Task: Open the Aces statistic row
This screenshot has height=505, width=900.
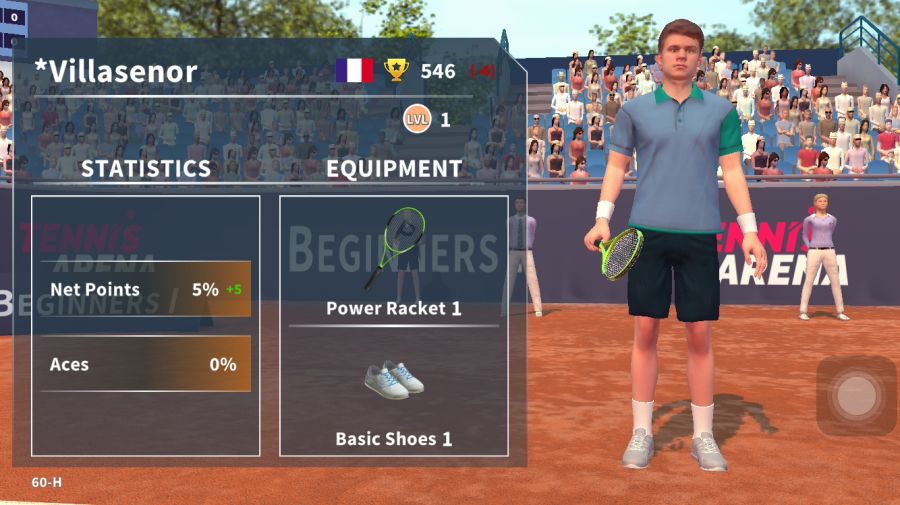Action: point(146,365)
